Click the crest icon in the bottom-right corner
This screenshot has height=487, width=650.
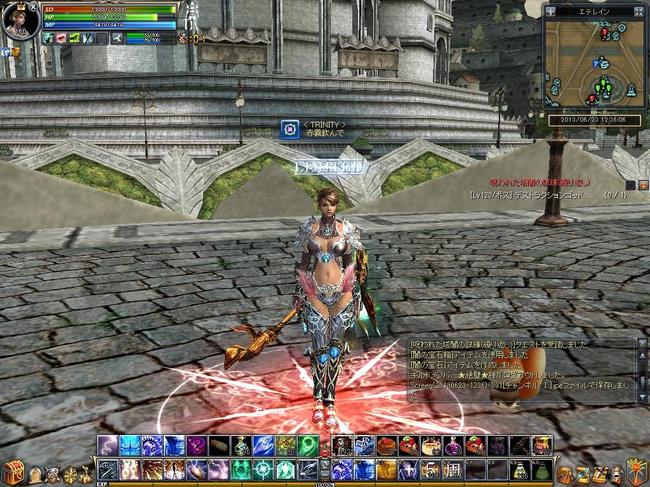click(x=636, y=470)
